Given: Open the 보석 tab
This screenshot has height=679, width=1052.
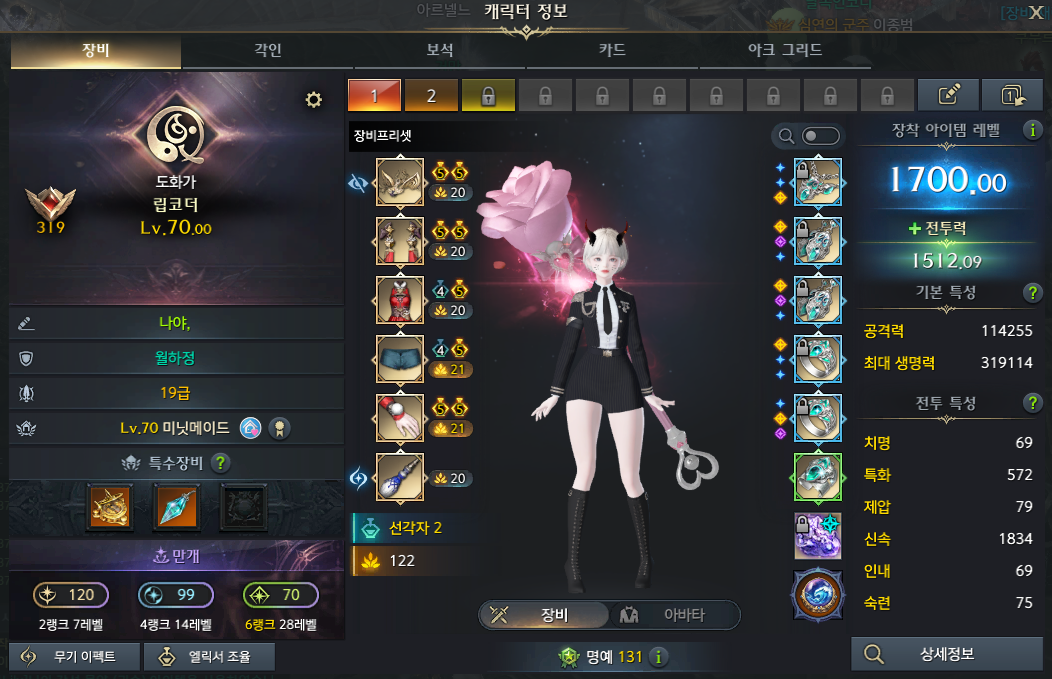Looking at the screenshot, I should pyautogui.click(x=440, y=50).
